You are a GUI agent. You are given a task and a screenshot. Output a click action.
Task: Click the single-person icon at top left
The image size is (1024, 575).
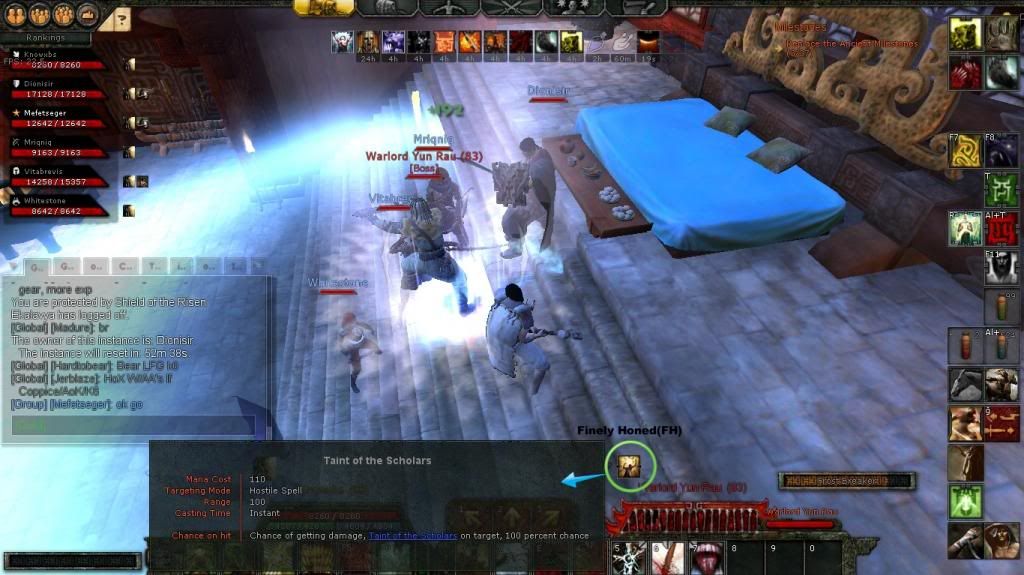(x=15, y=15)
